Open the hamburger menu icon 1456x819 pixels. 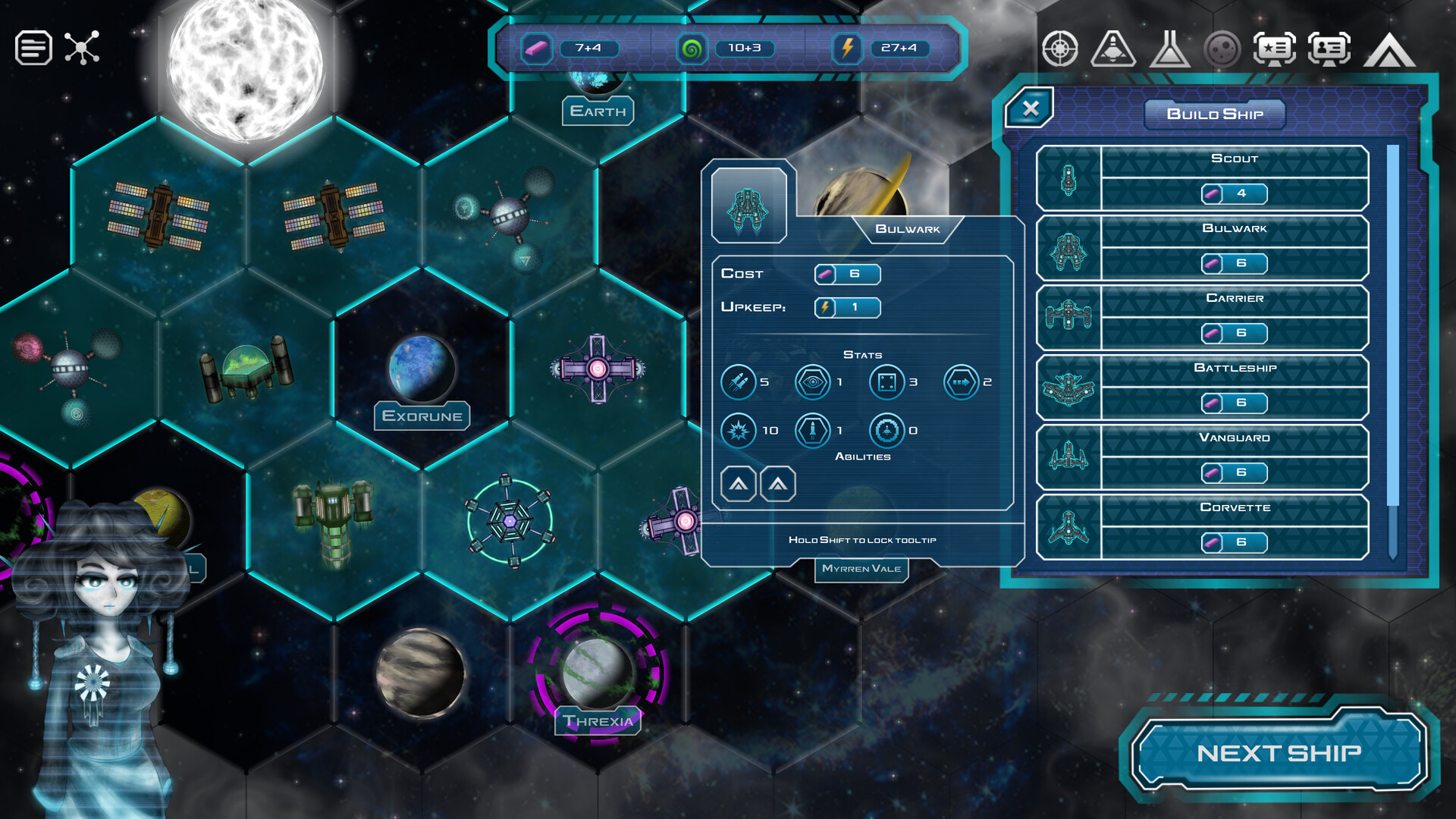tap(33, 48)
